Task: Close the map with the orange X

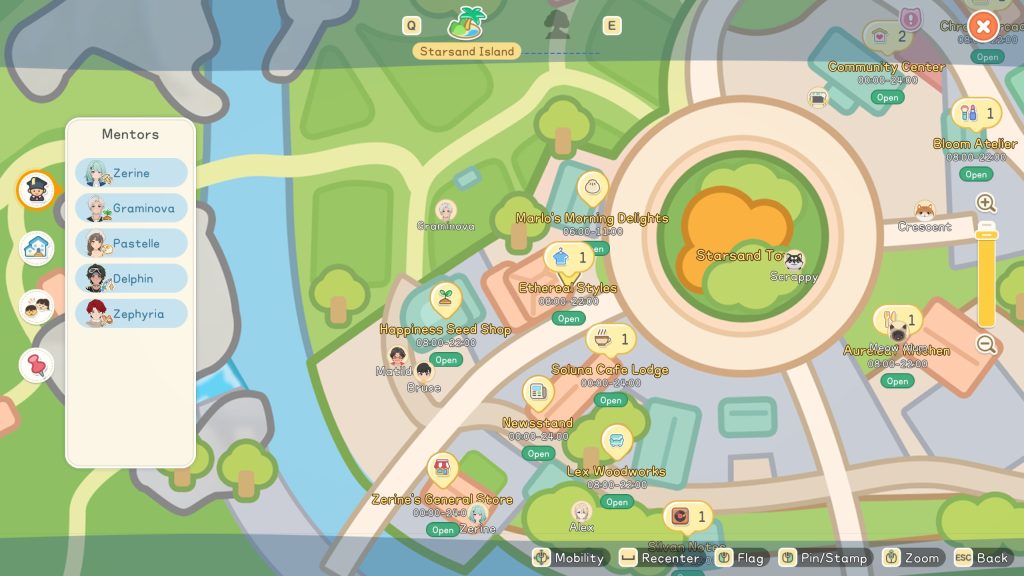Action: point(984,26)
